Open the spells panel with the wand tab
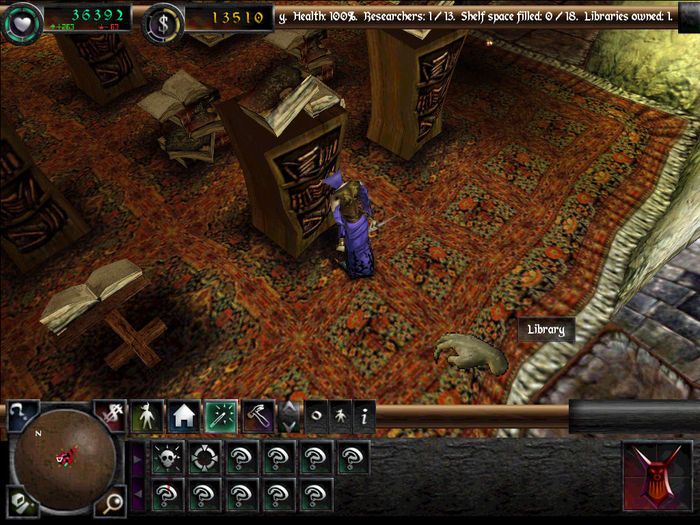This screenshot has height=525, width=700. (x=221, y=415)
